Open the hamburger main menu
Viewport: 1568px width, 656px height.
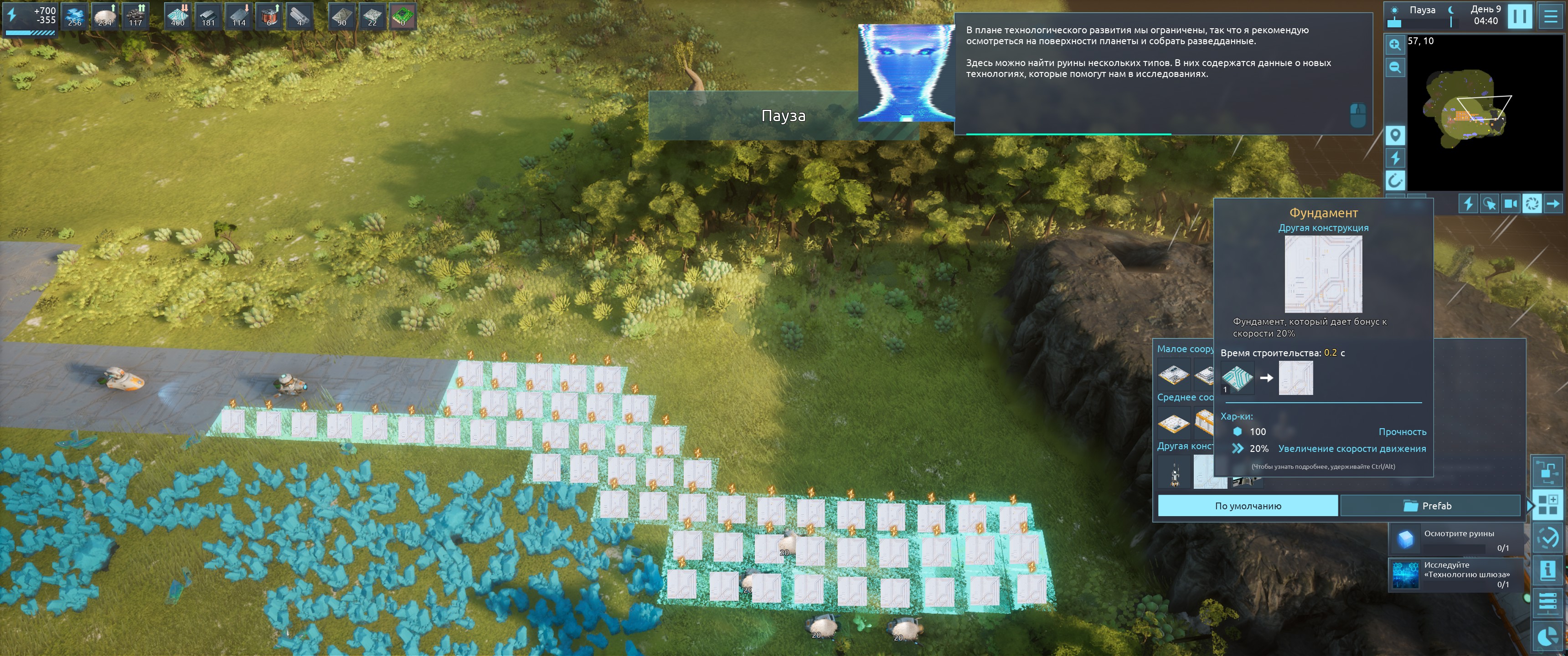(1551, 16)
